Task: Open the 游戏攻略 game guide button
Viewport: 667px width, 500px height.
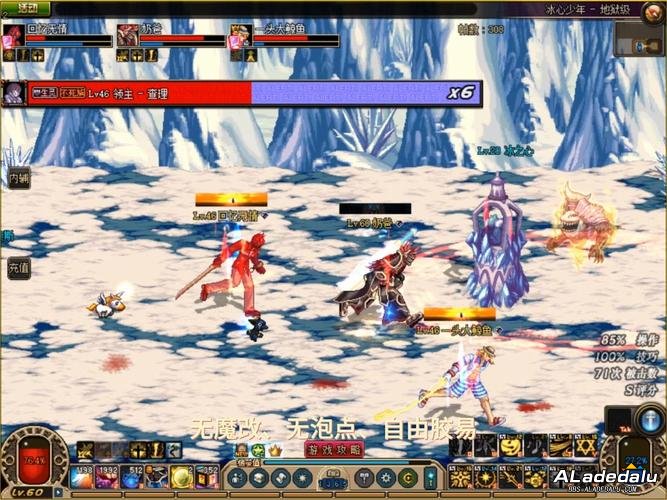Action: tap(334, 450)
